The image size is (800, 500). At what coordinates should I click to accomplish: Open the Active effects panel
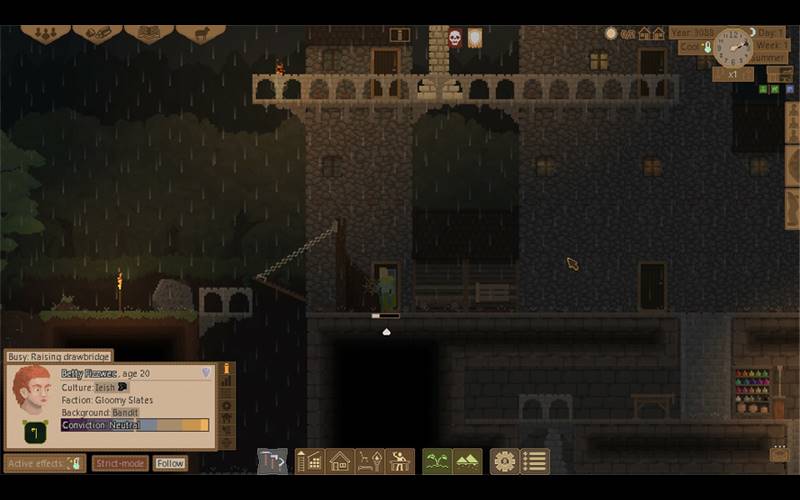44,464
